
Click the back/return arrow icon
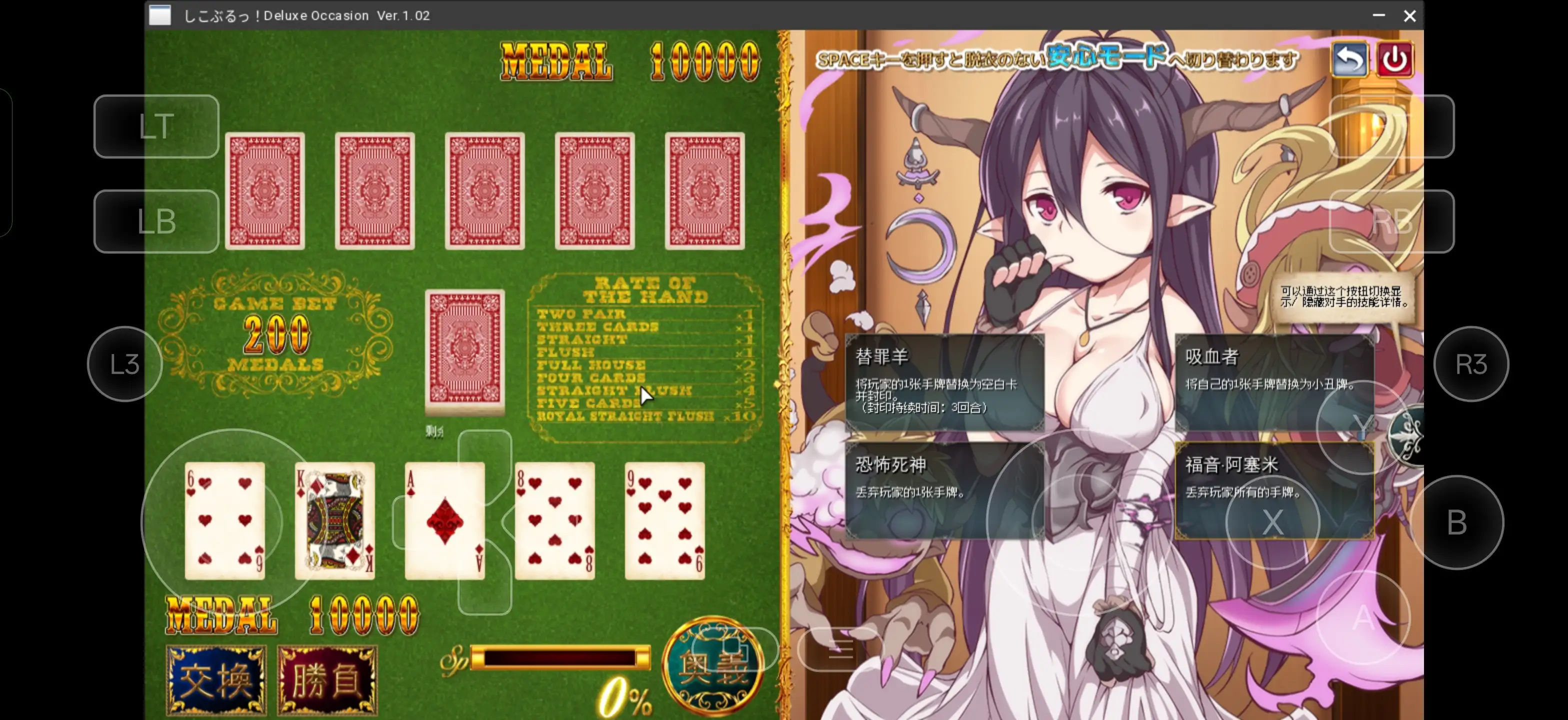click(x=1349, y=58)
